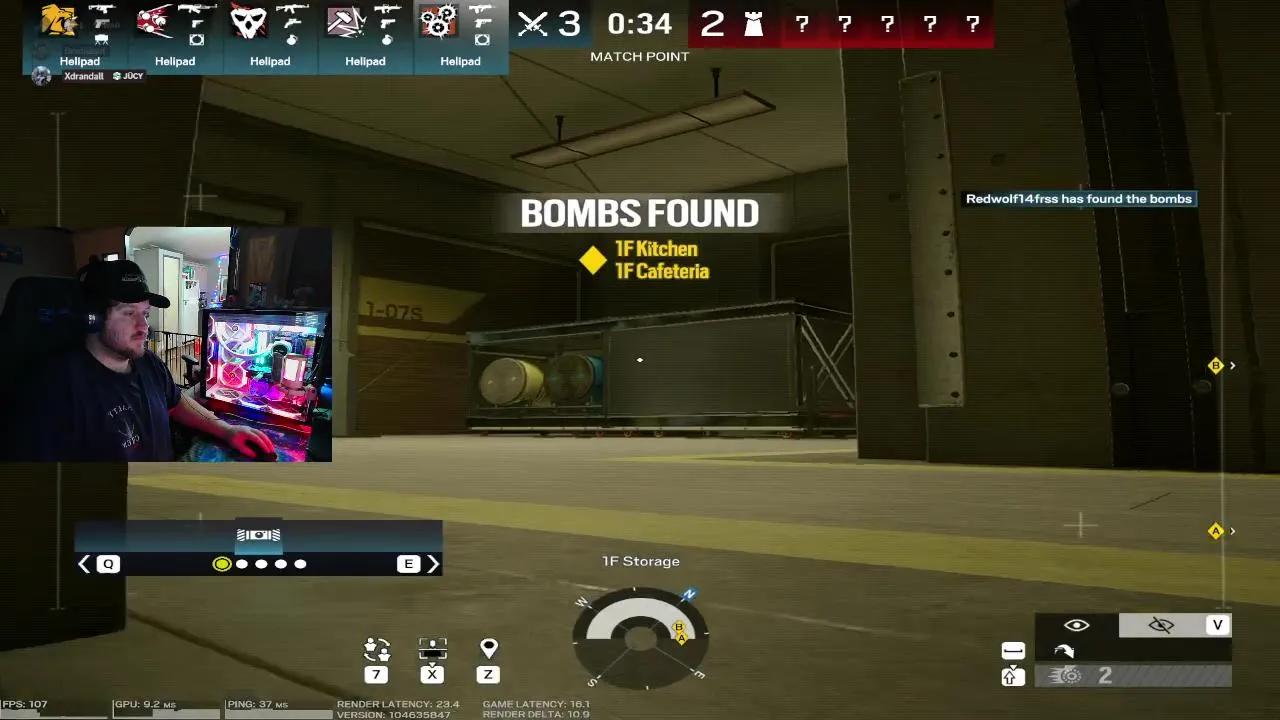Select the first Helipad spawn label
Viewport: 1280px width, 720px height.
79,61
